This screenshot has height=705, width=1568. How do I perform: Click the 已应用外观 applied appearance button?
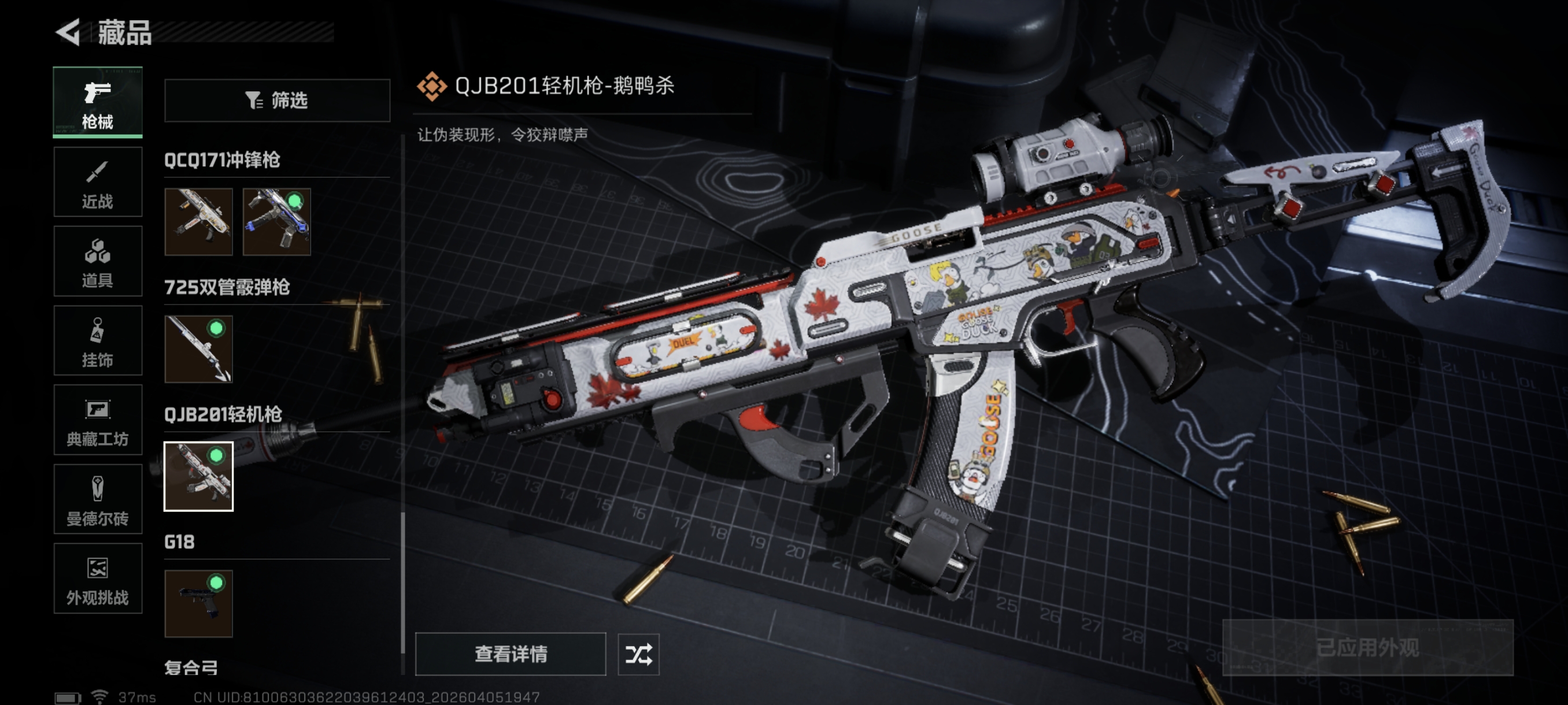(1367, 647)
